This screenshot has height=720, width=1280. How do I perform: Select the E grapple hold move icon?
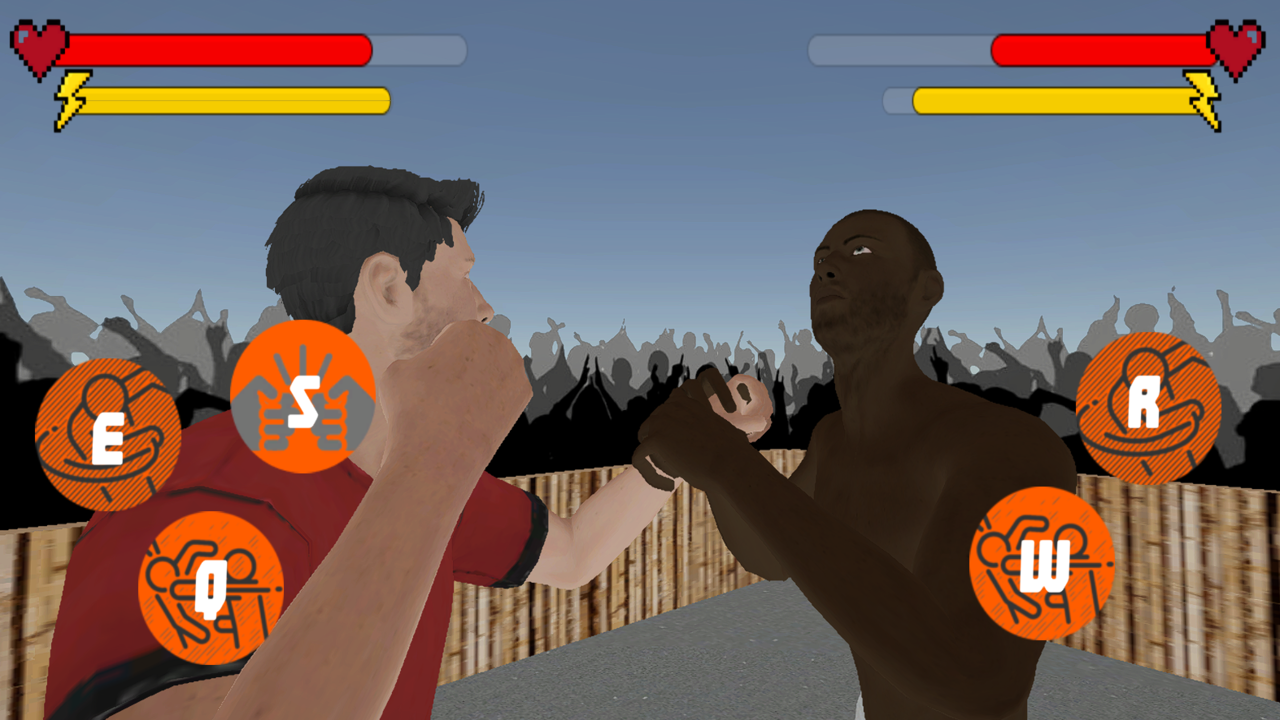[x=107, y=430]
